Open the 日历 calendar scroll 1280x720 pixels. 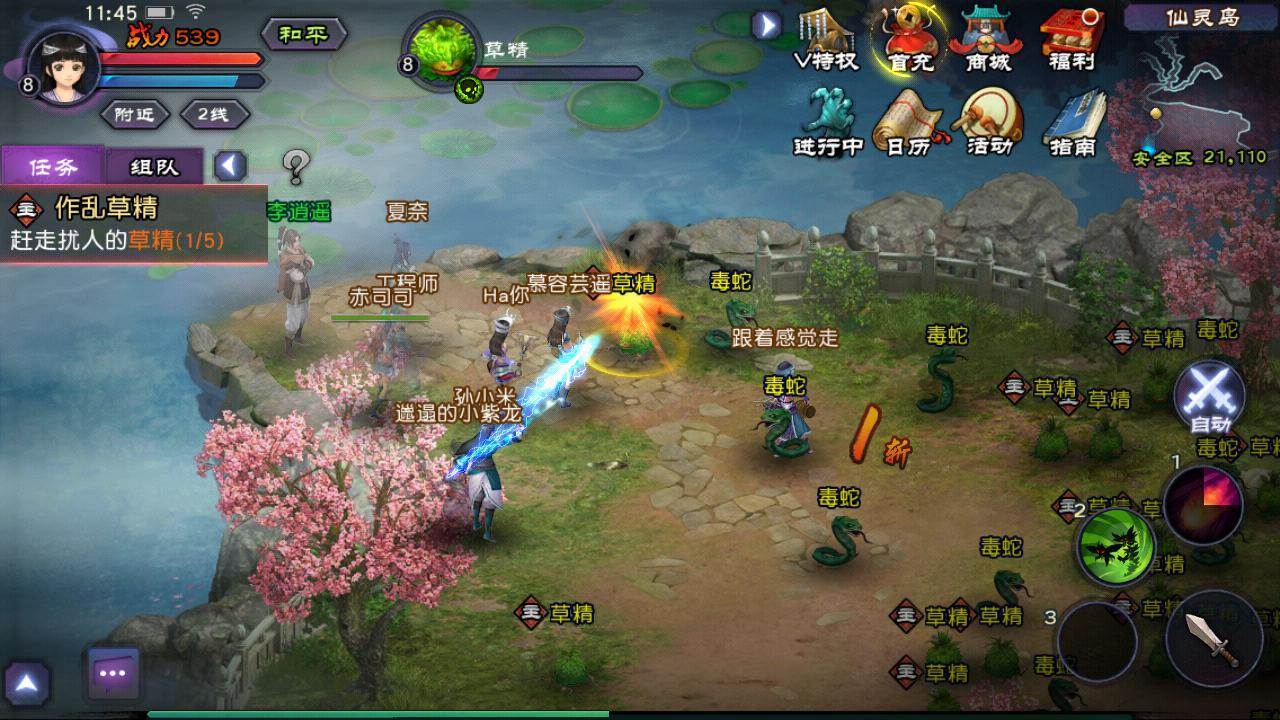tap(909, 122)
